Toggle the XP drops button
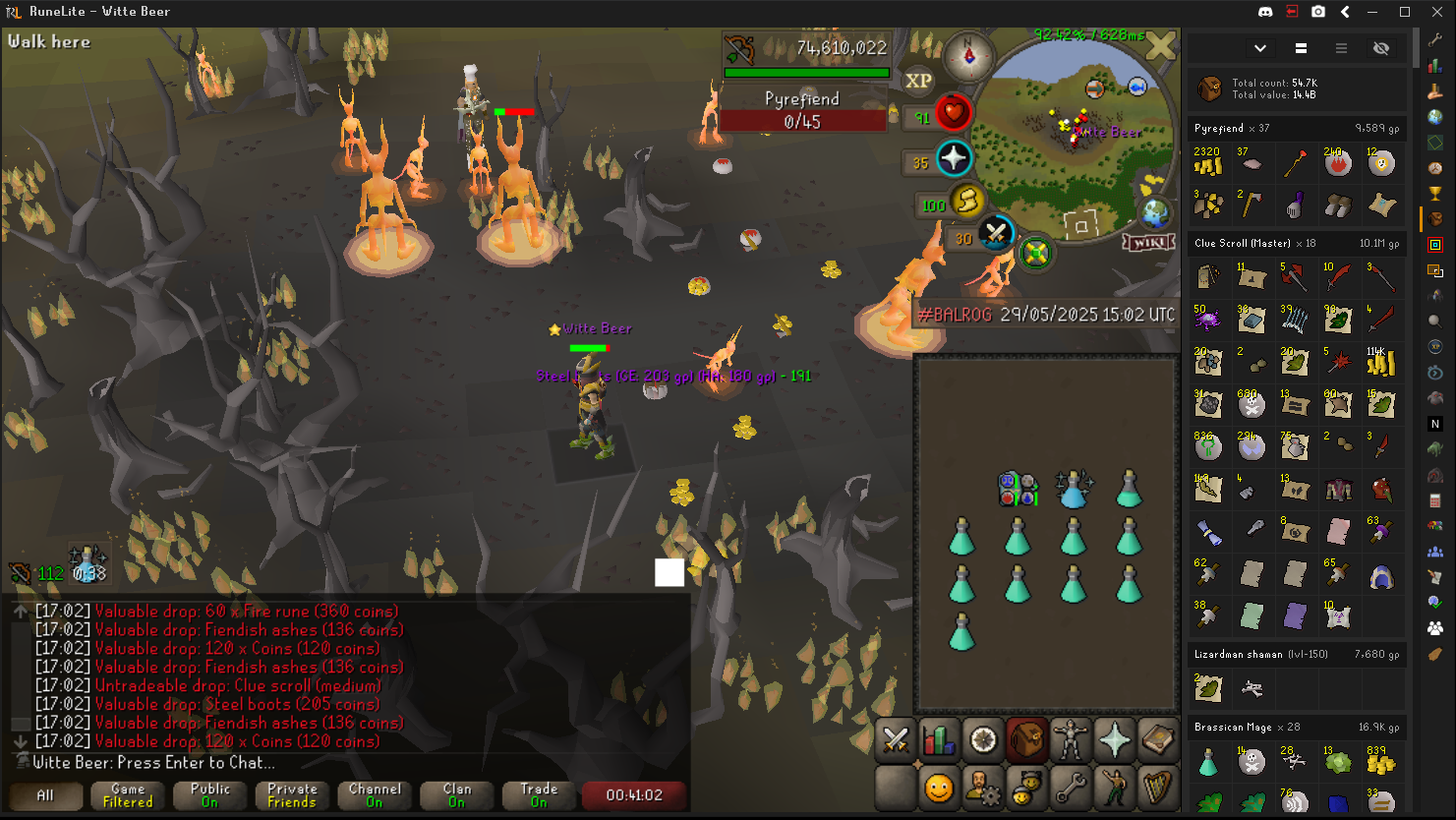This screenshot has width=1456, height=820. point(918,82)
